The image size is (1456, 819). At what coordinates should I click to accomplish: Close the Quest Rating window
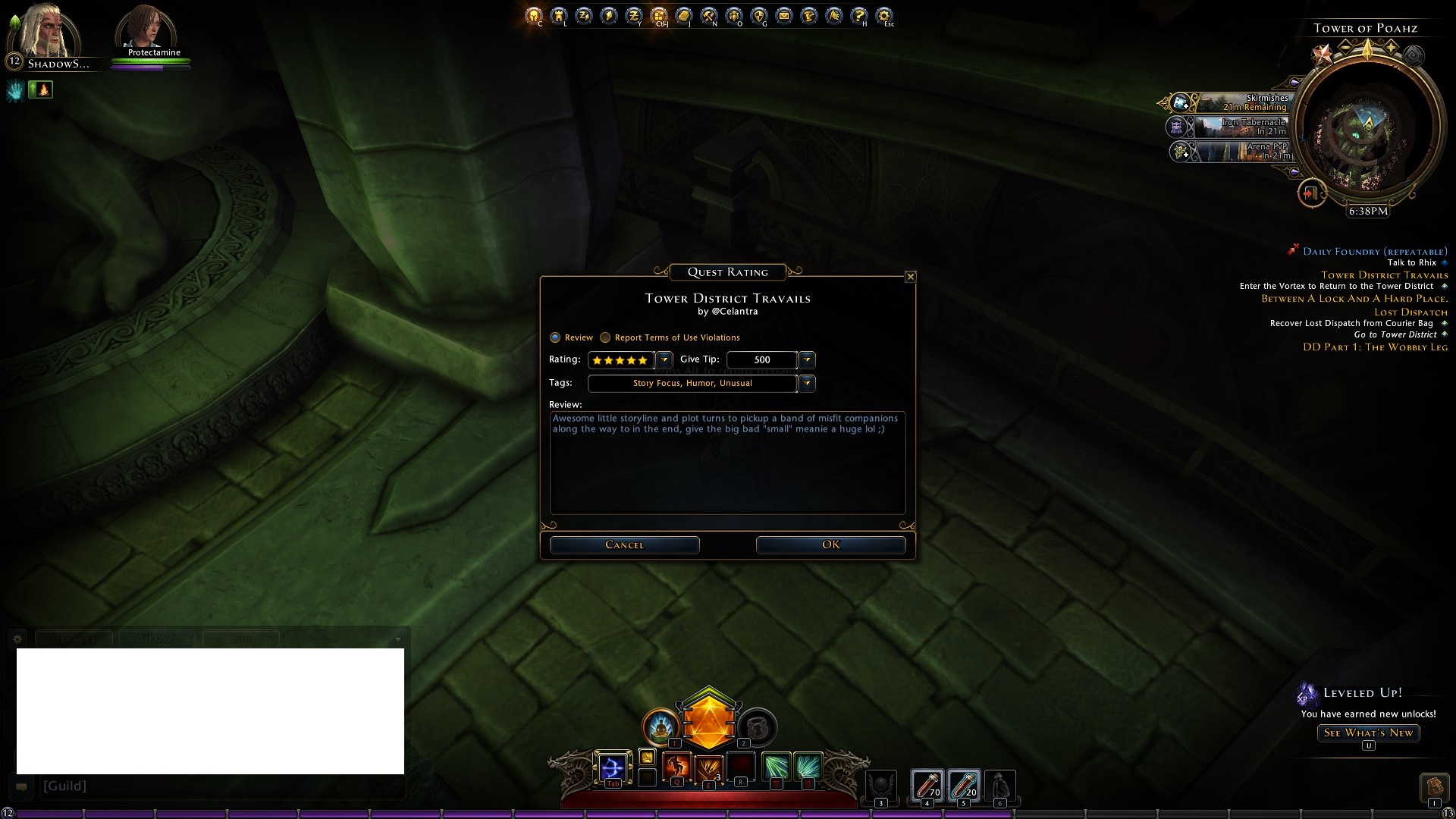911,277
